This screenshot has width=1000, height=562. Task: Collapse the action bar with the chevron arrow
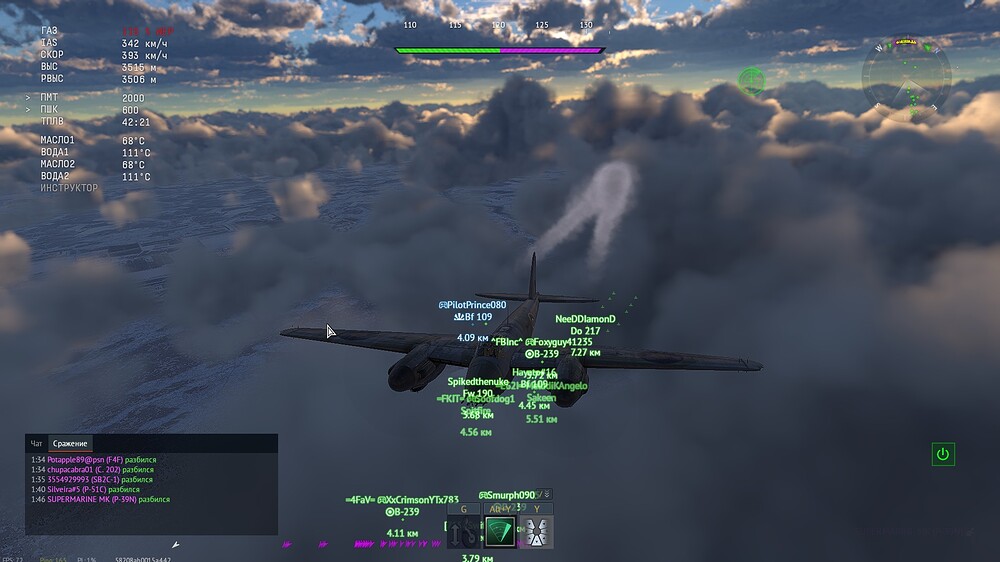pyautogui.click(x=547, y=494)
